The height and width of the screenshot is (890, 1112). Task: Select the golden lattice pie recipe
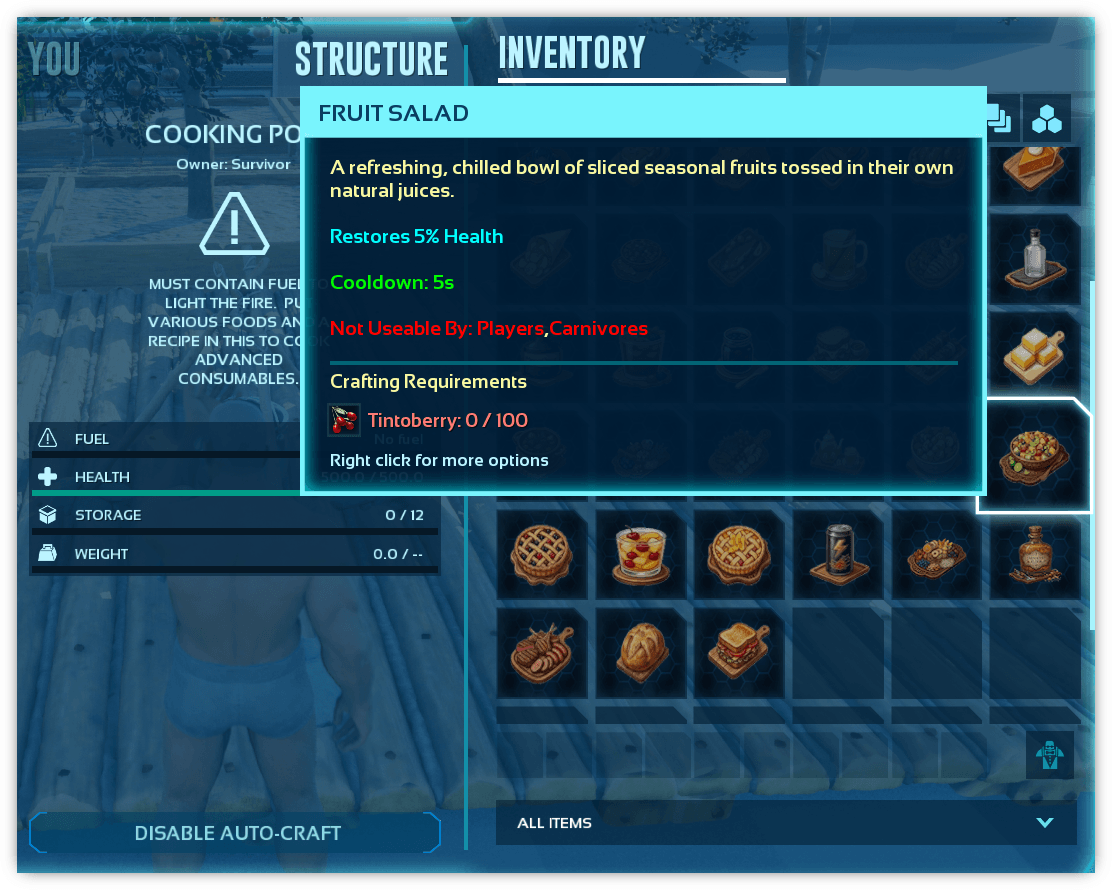tap(738, 554)
